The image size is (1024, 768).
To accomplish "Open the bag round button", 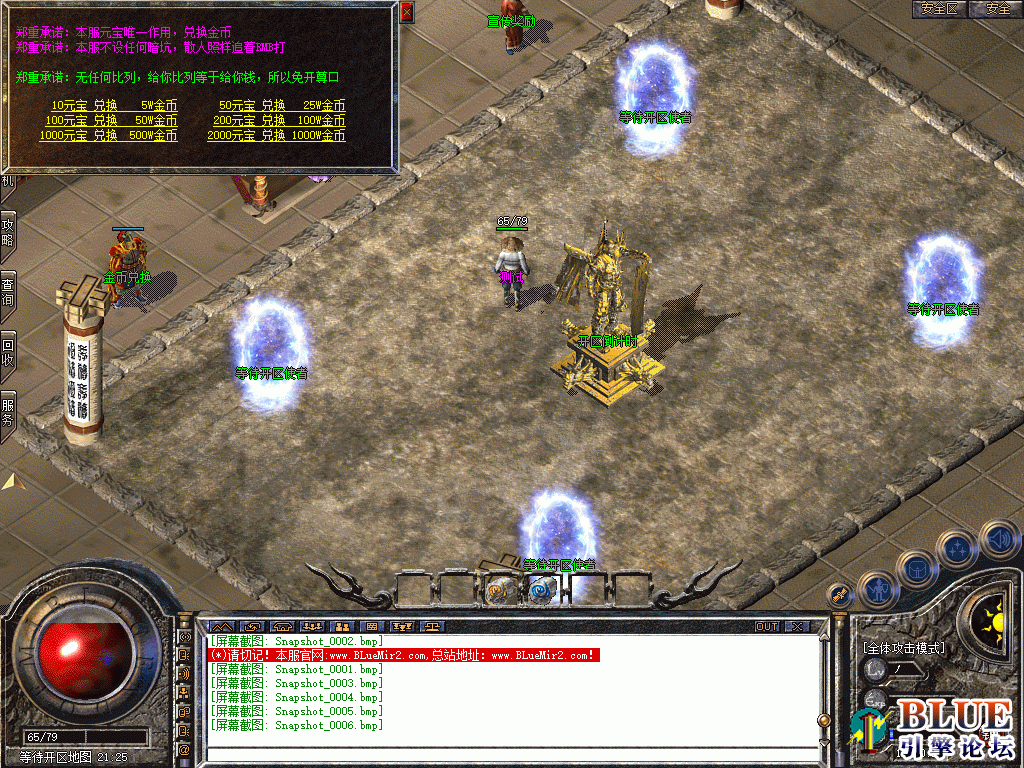I will pyautogui.click(x=915, y=570).
